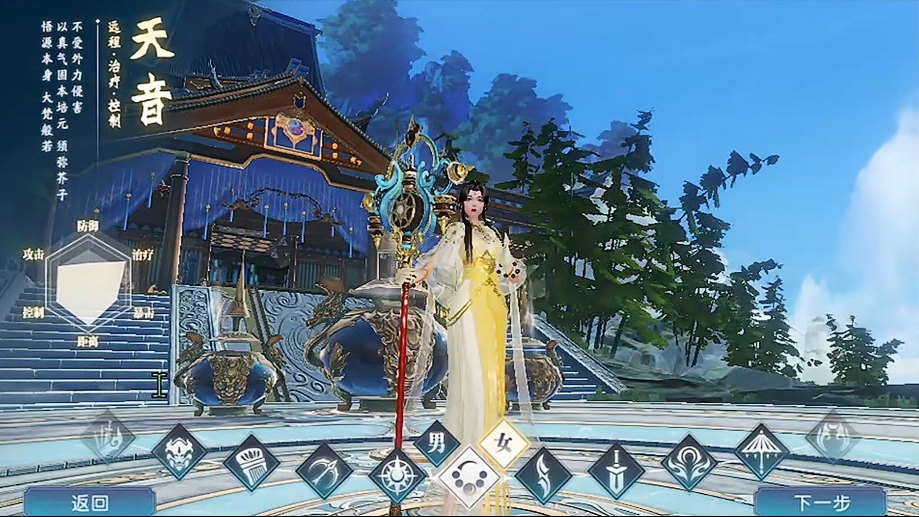Screen dimensions: 919x517
Task: Go back with the 返回 button
Action: (x=89, y=502)
